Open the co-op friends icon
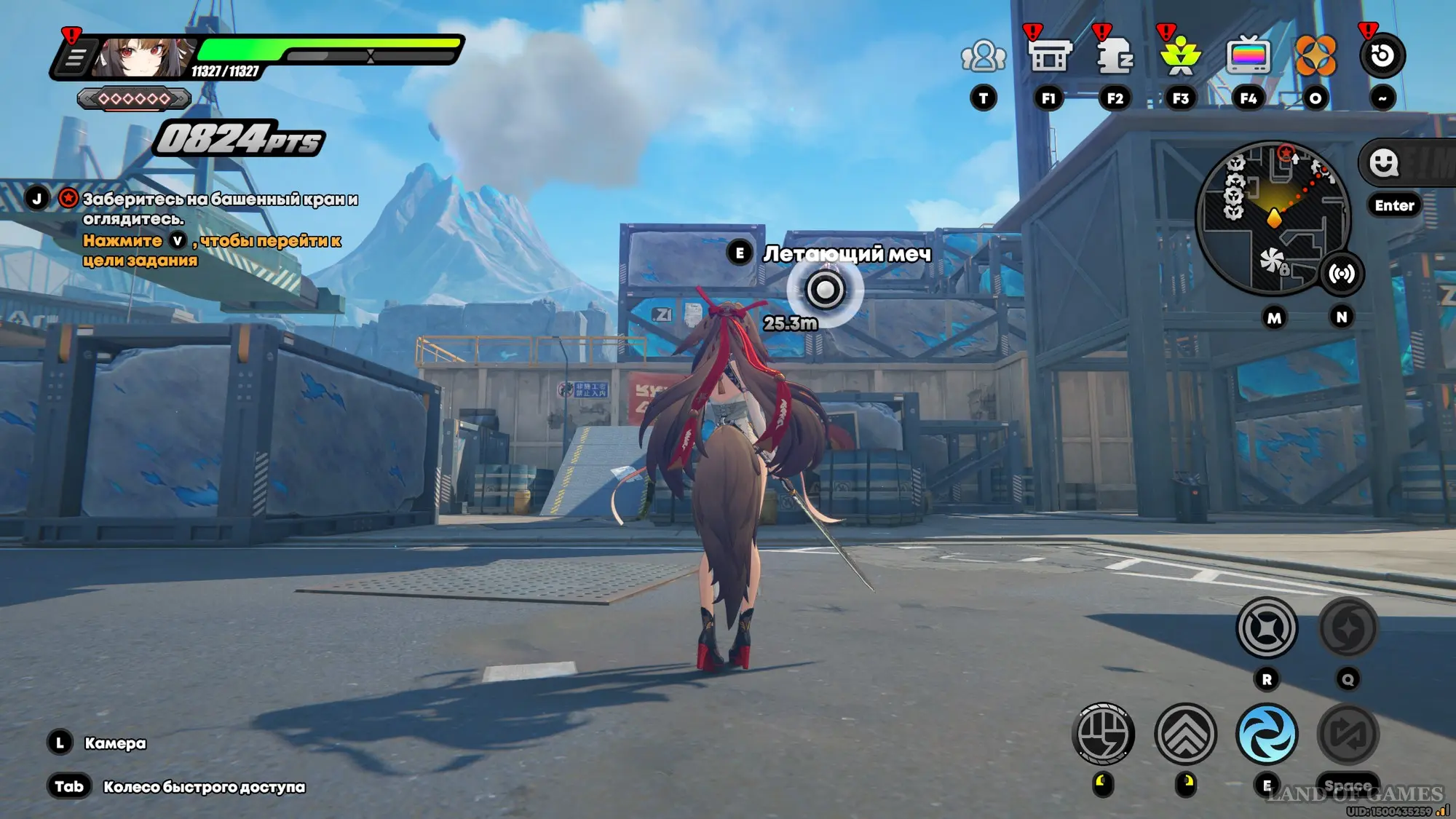Screen dimensions: 1456x819 point(983,56)
